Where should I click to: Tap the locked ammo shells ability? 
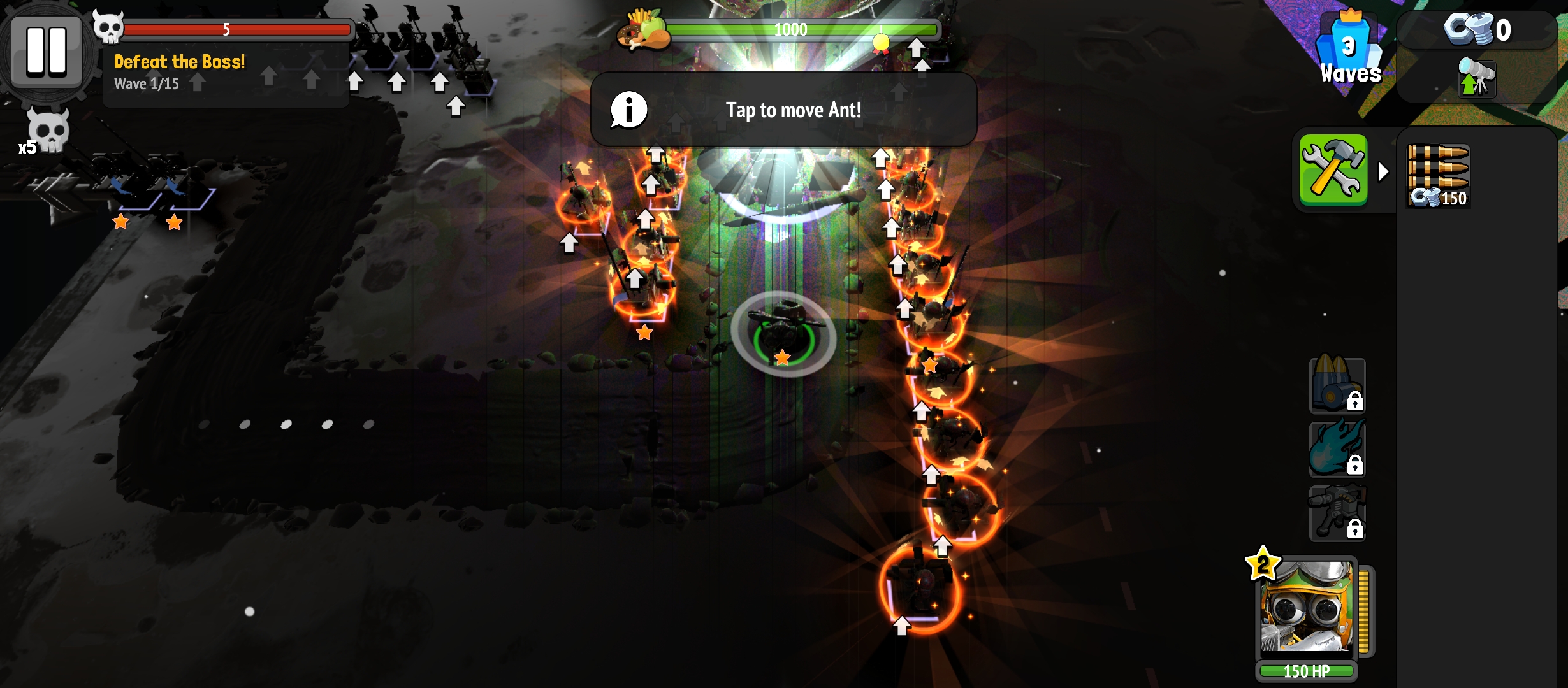(1337, 385)
